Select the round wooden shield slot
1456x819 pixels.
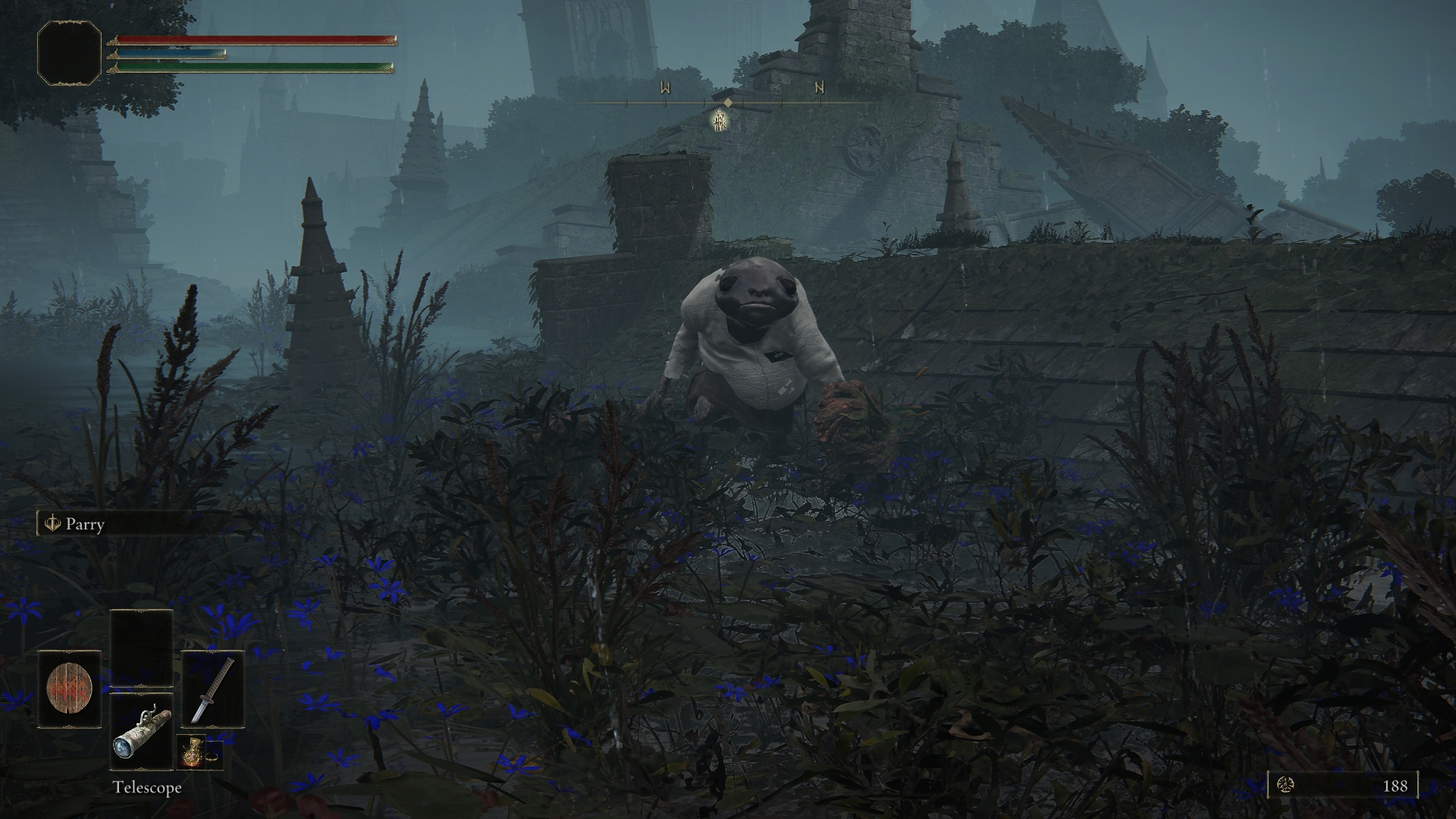tap(69, 689)
